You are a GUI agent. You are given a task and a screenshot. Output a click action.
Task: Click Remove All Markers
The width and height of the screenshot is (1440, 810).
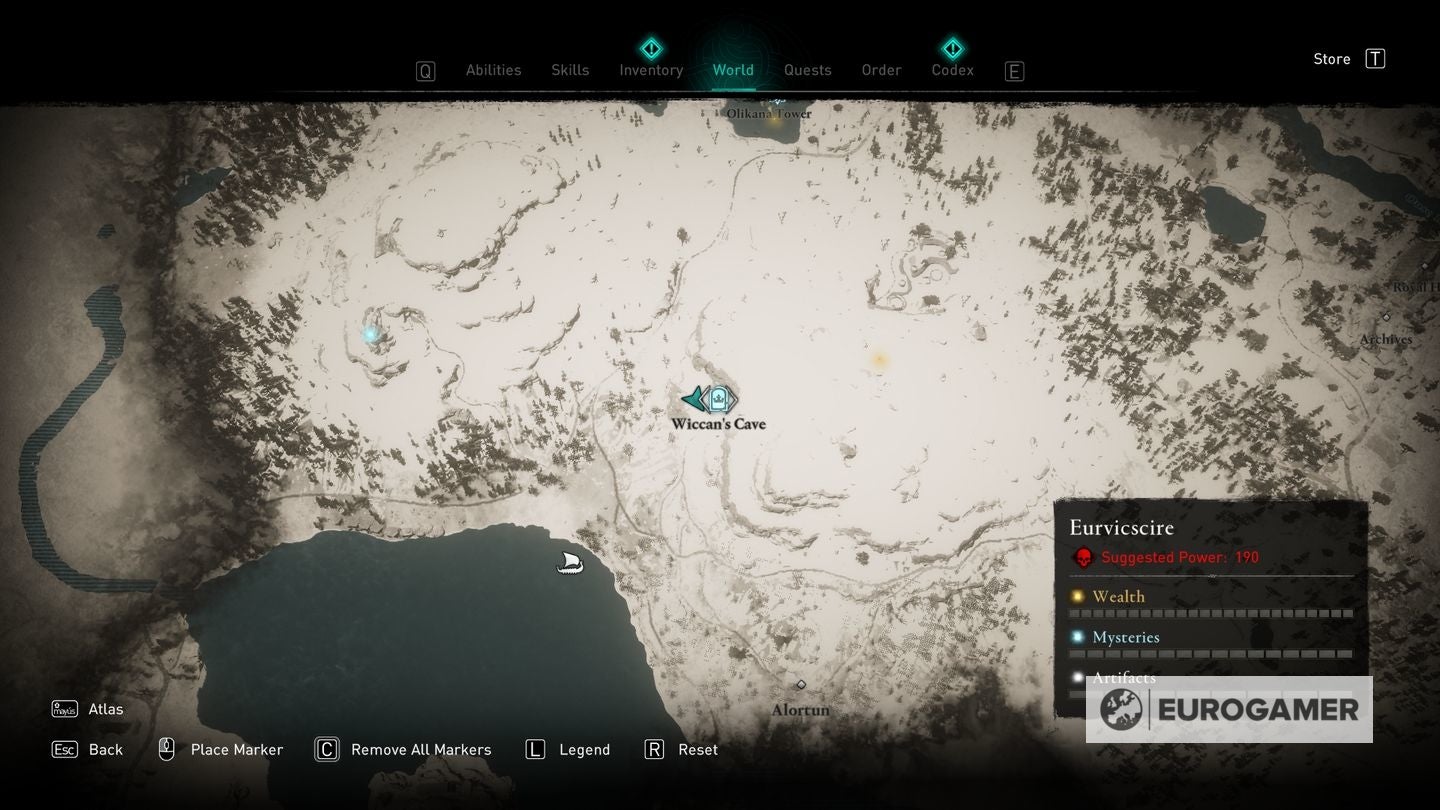pos(403,749)
